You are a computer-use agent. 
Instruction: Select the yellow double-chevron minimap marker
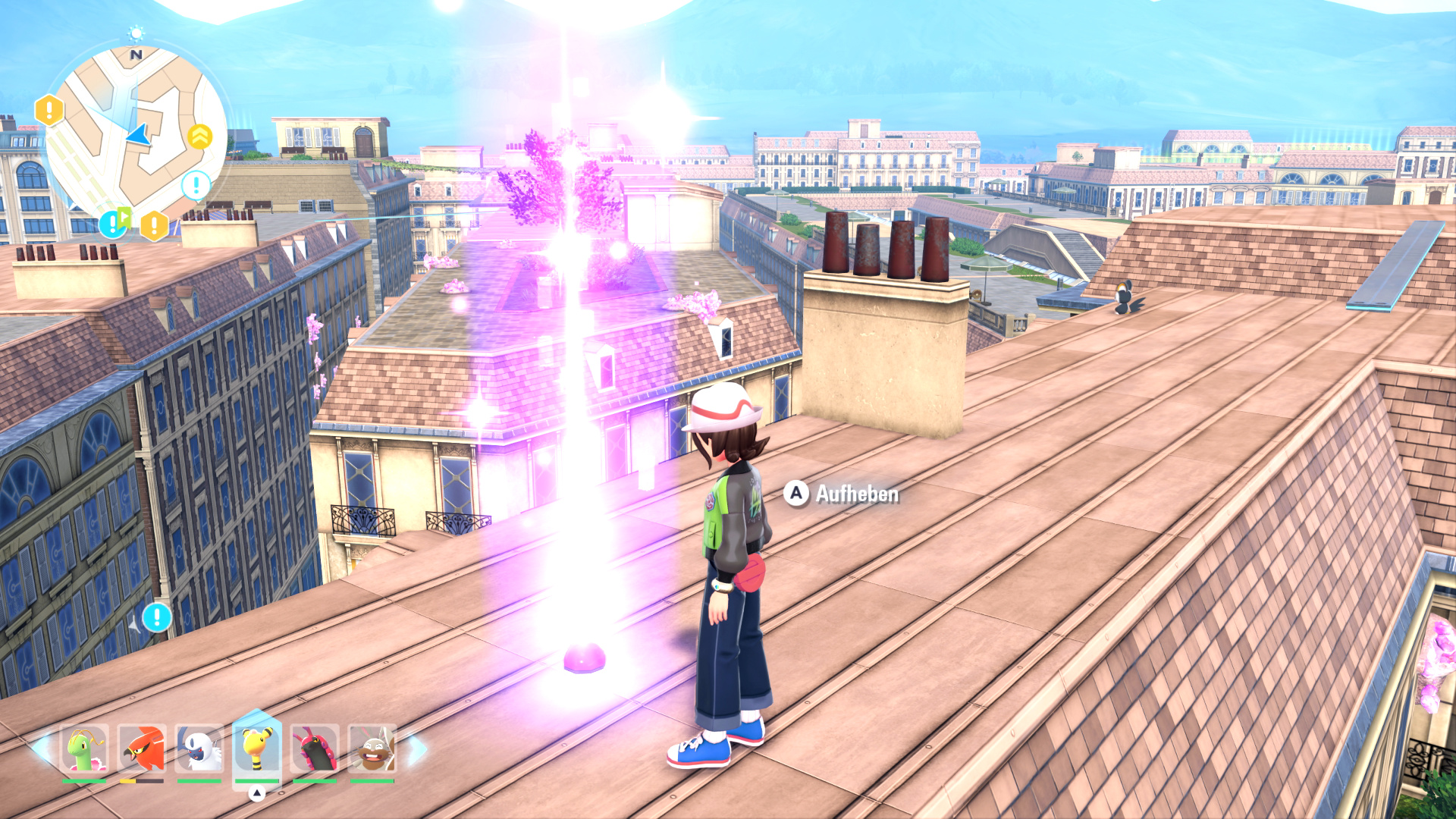[199, 137]
